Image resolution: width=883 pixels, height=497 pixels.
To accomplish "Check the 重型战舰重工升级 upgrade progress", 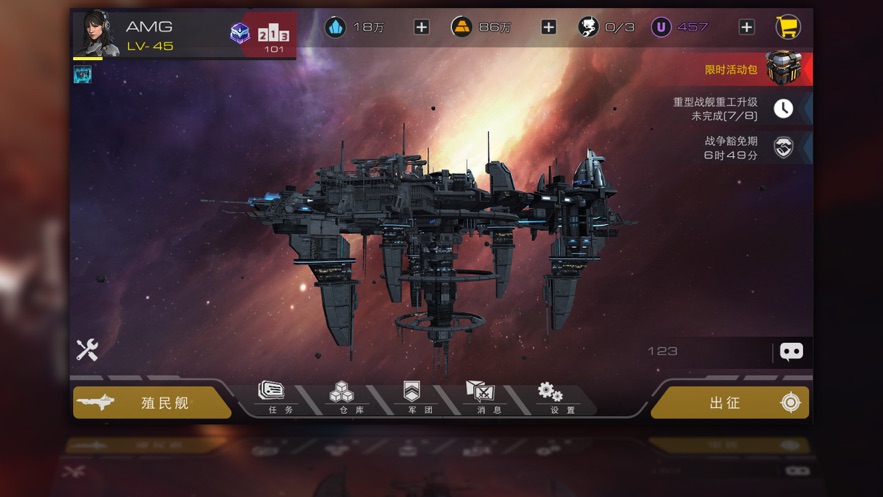I will click(x=783, y=108).
